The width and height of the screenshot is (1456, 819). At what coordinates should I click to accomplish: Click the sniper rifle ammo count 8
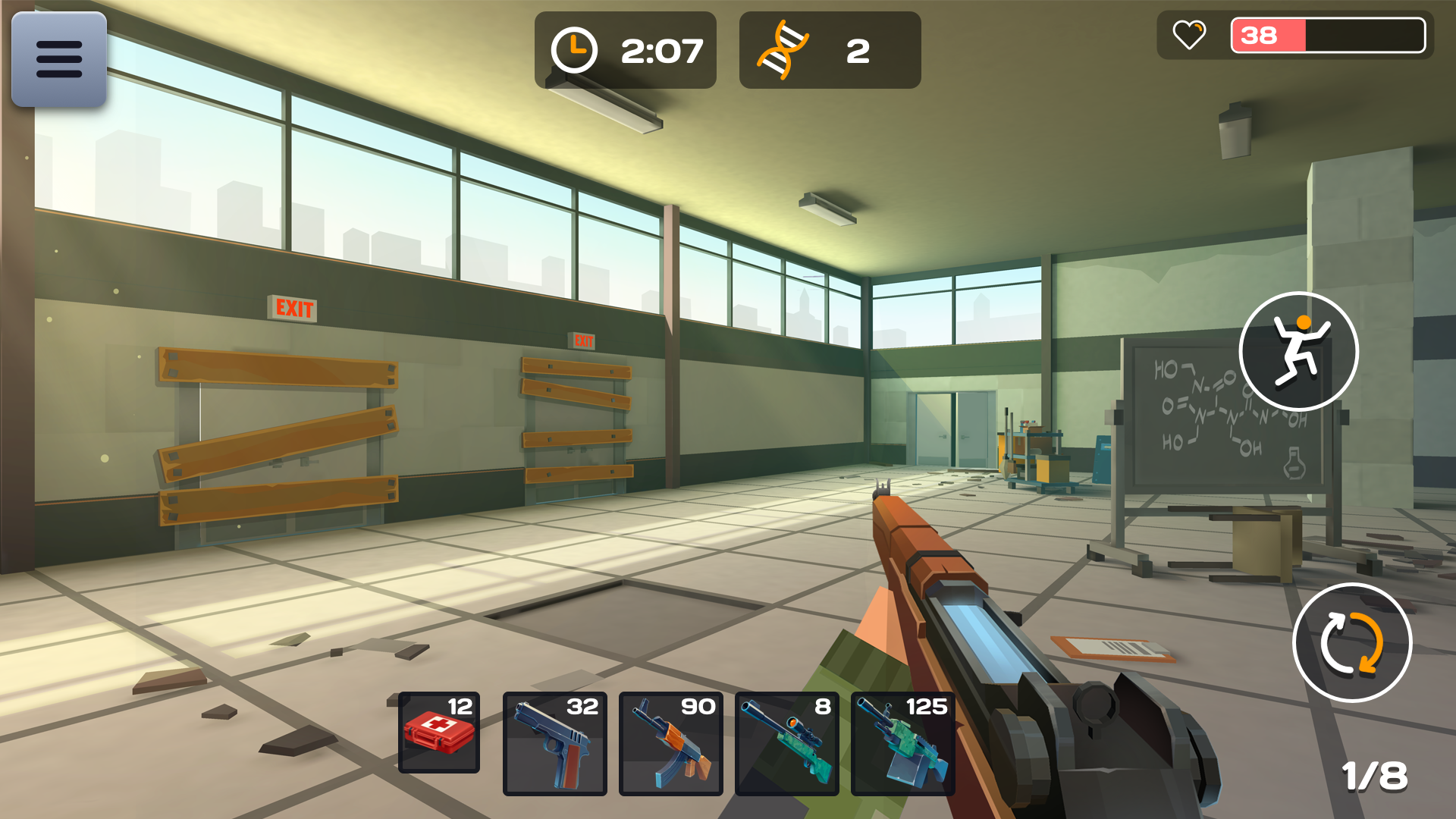(821, 707)
